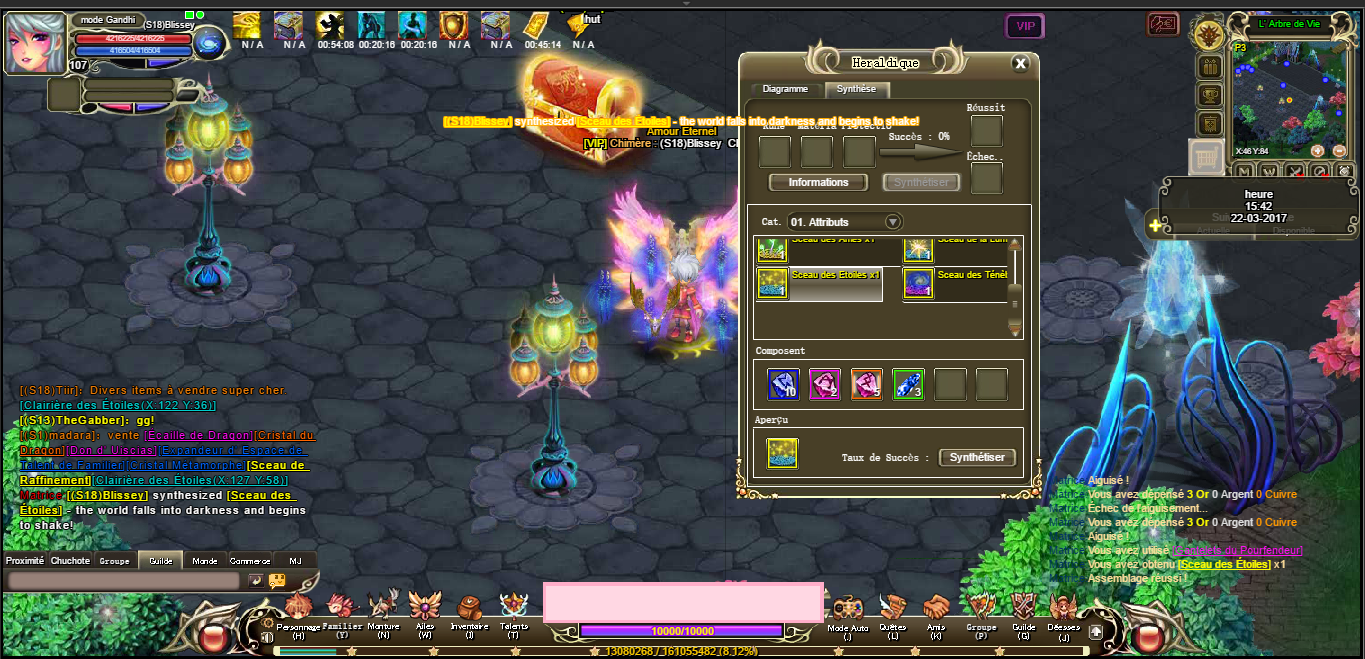Open the Guilde menu from the bottom bar
This screenshot has height=659, width=1365.
click(1023, 608)
